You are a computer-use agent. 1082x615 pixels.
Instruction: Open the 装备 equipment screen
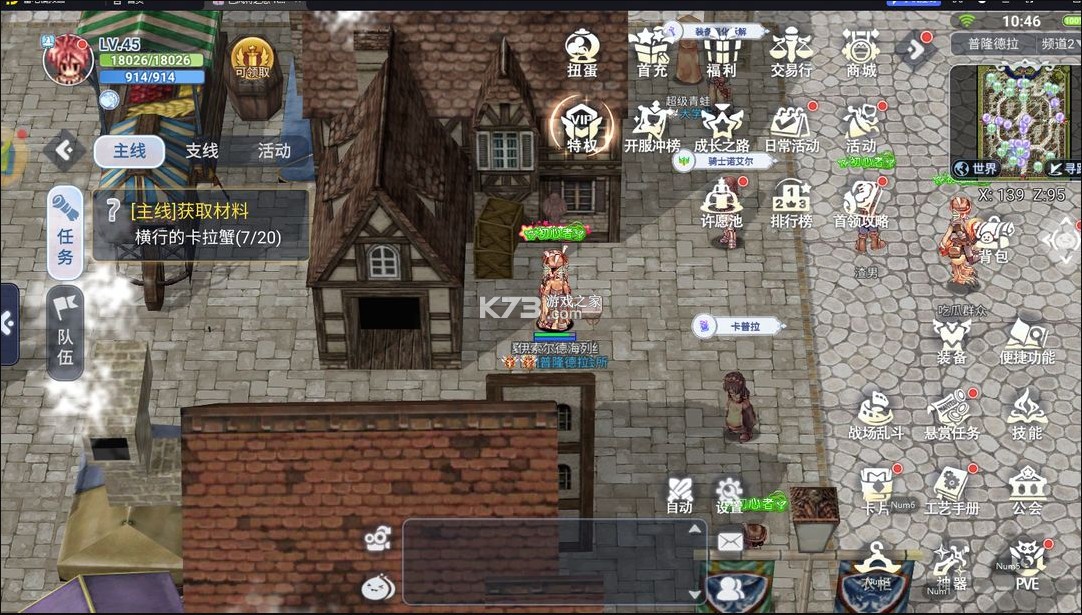click(x=951, y=341)
